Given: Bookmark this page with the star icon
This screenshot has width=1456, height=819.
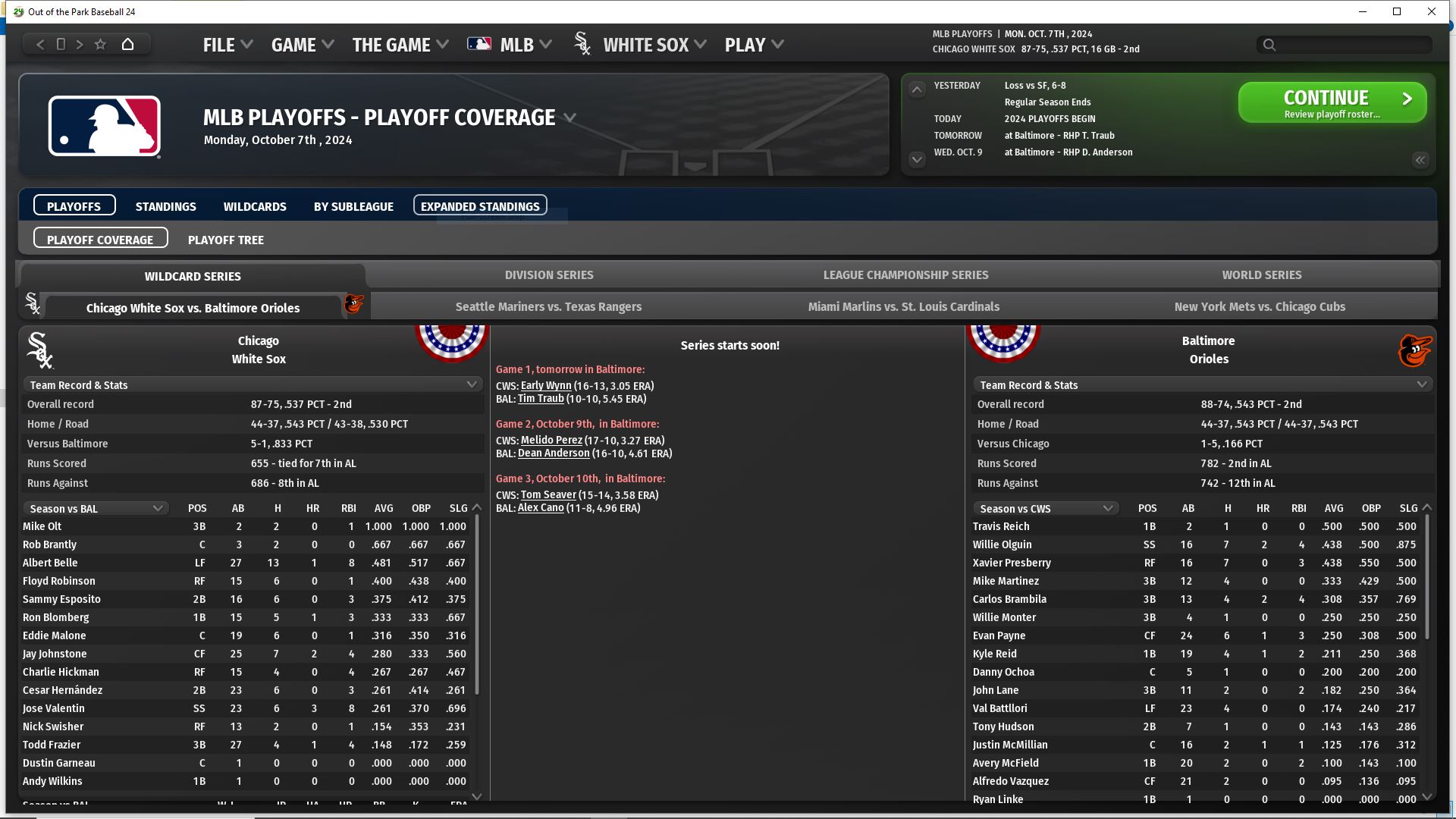Looking at the screenshot, I should (x=100, y=44).
